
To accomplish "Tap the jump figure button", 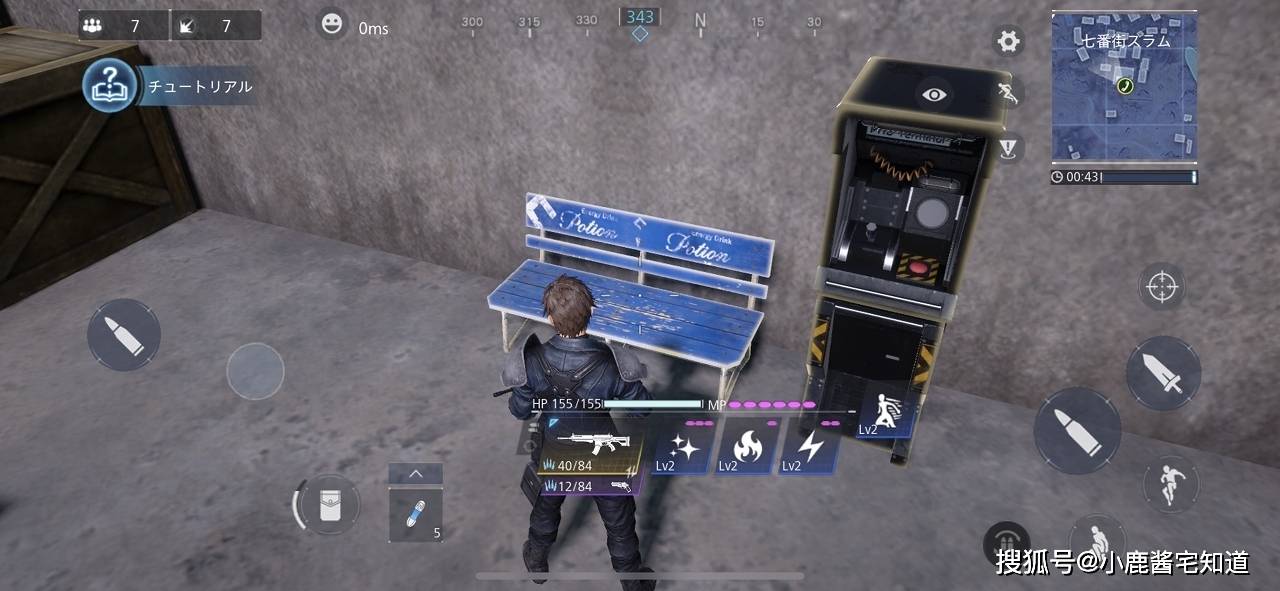I will [1170, 484].
